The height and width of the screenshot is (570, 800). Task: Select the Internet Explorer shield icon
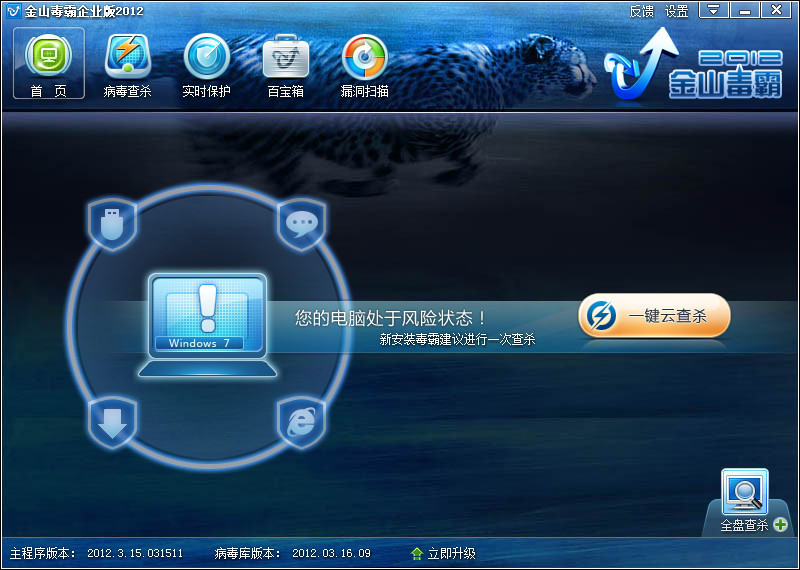301,422
